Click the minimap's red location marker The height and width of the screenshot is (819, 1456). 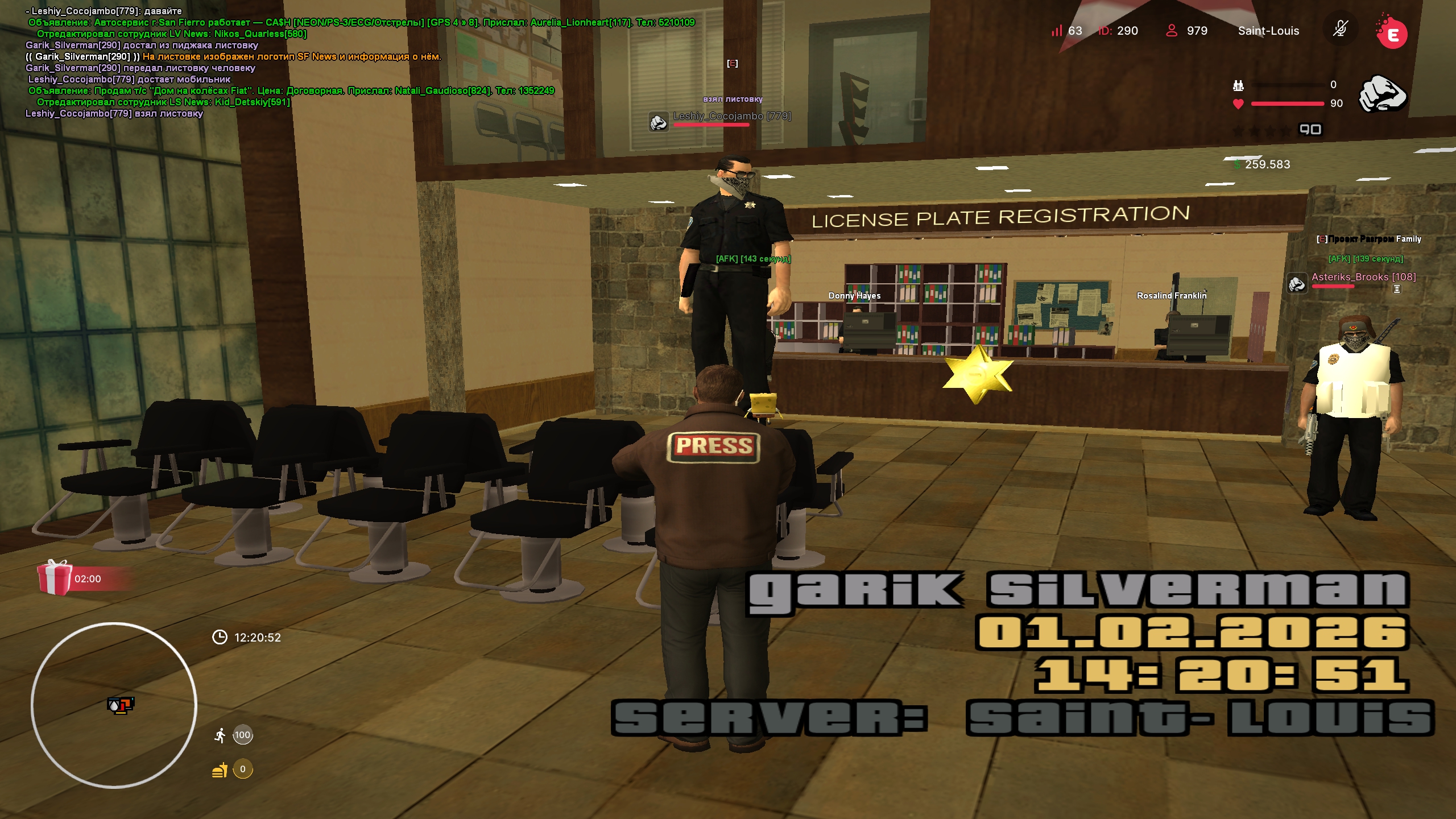(121, 705)
